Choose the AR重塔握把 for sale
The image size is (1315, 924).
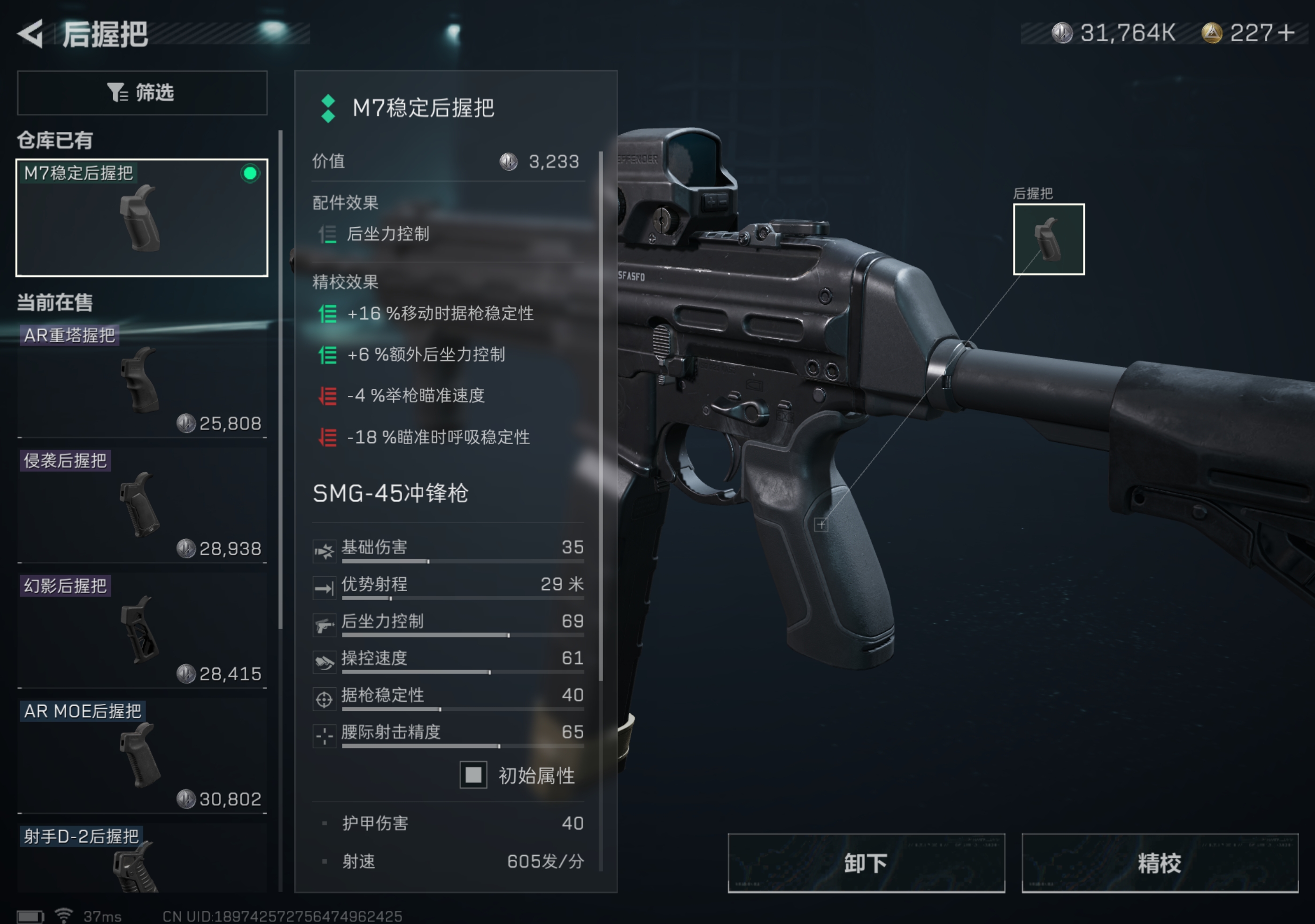click(x=142, y=381)
